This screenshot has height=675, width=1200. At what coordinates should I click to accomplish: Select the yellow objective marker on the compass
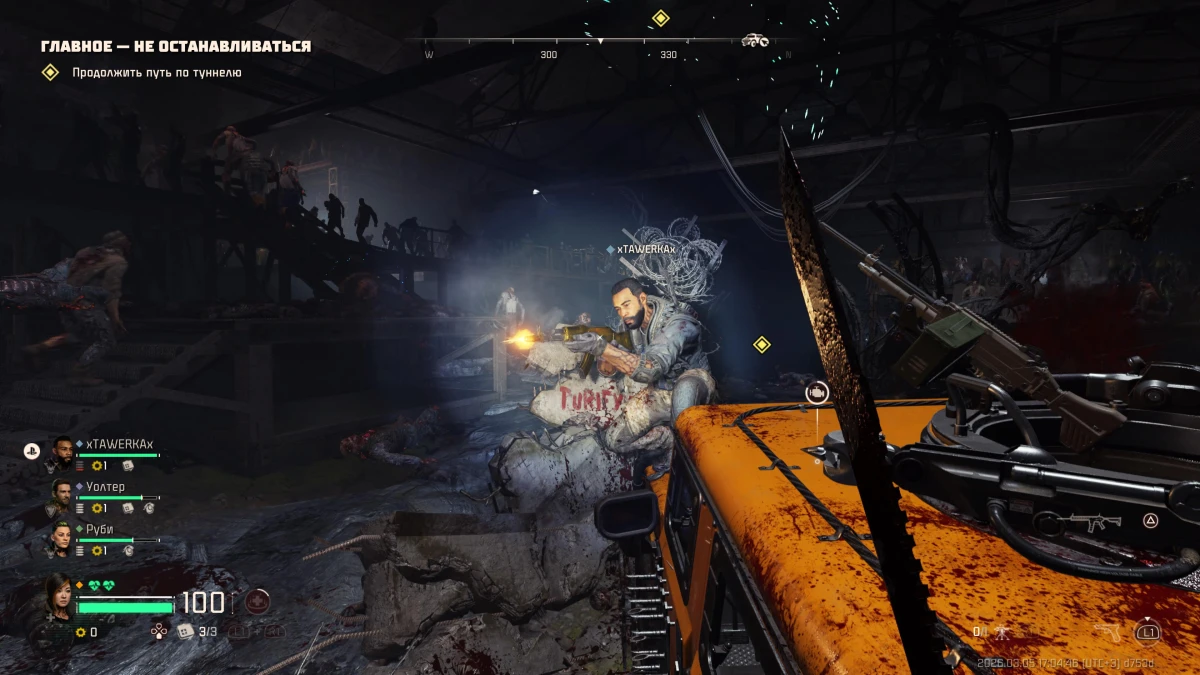660,18
